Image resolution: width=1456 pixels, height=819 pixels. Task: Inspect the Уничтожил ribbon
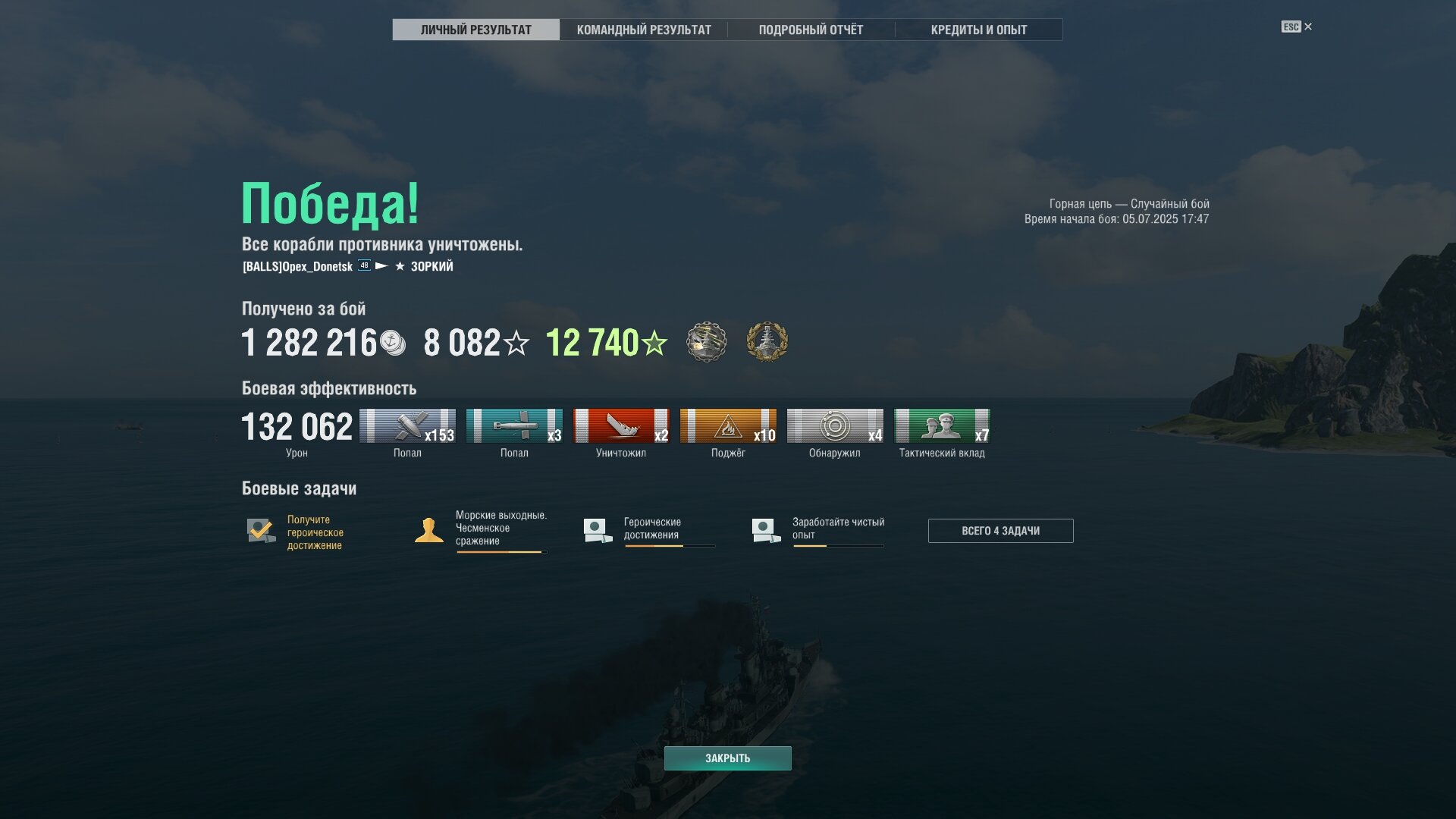point(621,426)
